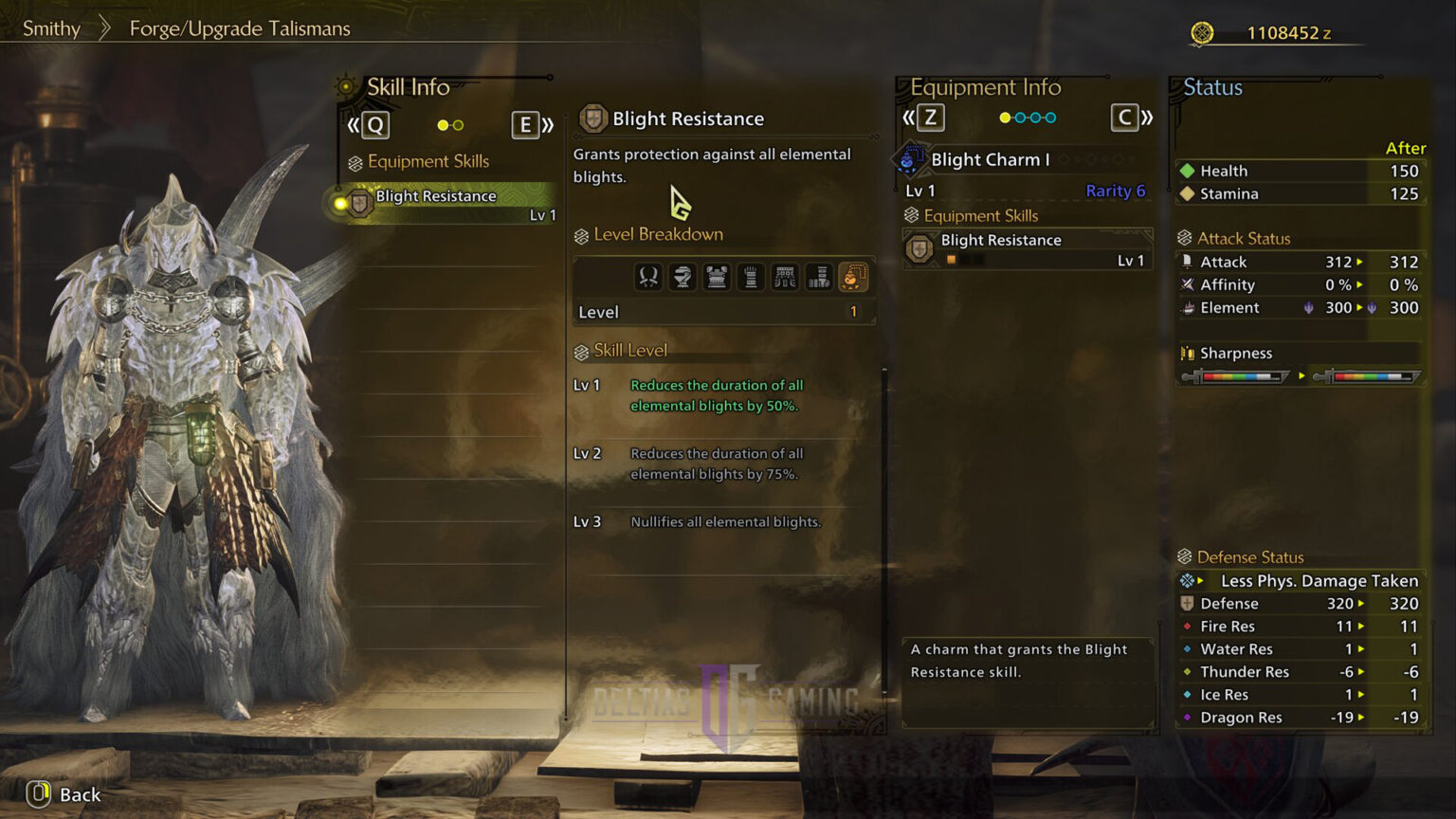Image resolution: width=1456 pixels, height=819 pixels.
Task: Select the yellow page dot in Equipment Info
Action: pyautogui.click(x=1006, y=118)
